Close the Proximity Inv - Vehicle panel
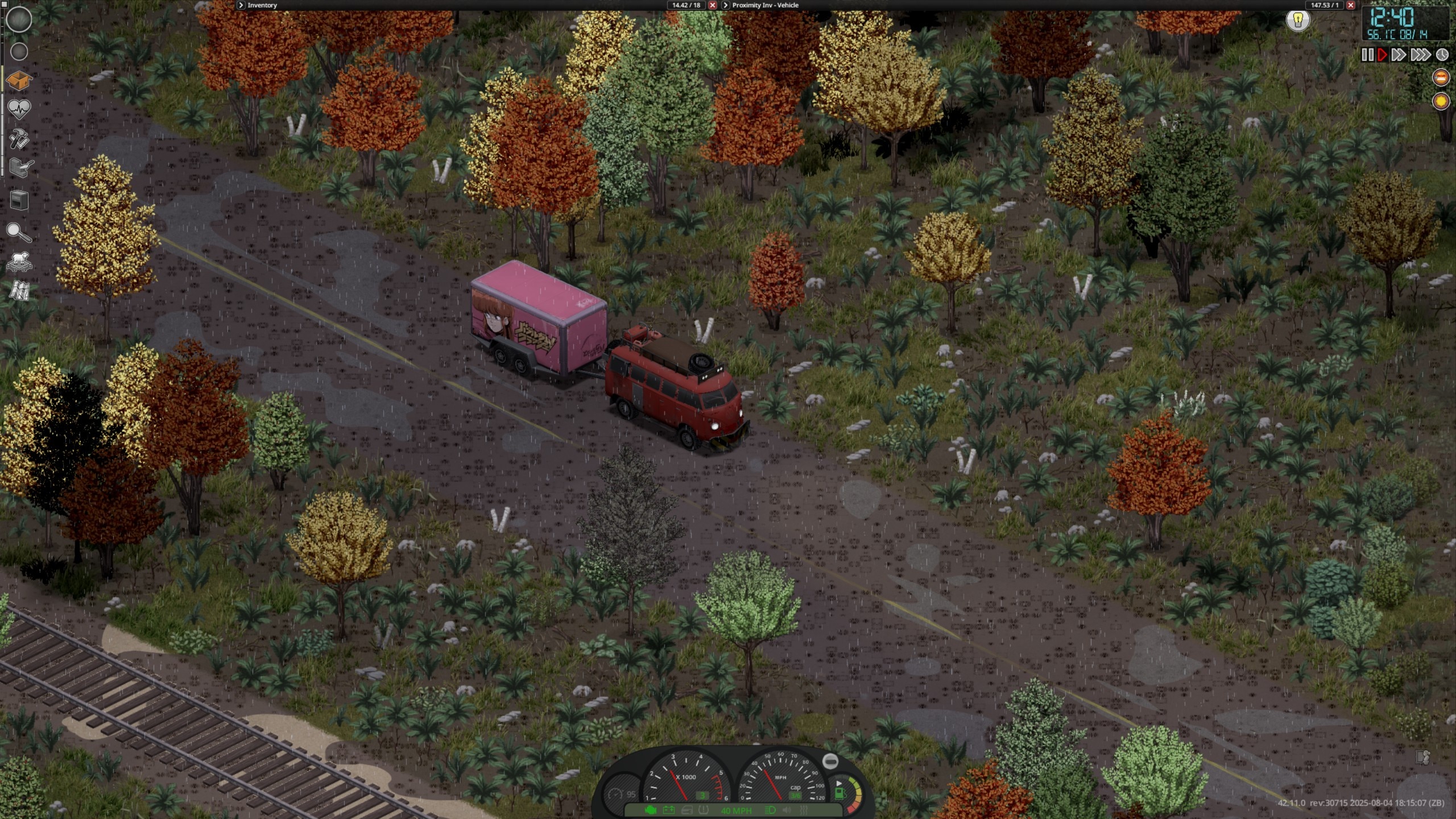The height and width of the screenshot is (819, 1456). [x=1351, y=5]
